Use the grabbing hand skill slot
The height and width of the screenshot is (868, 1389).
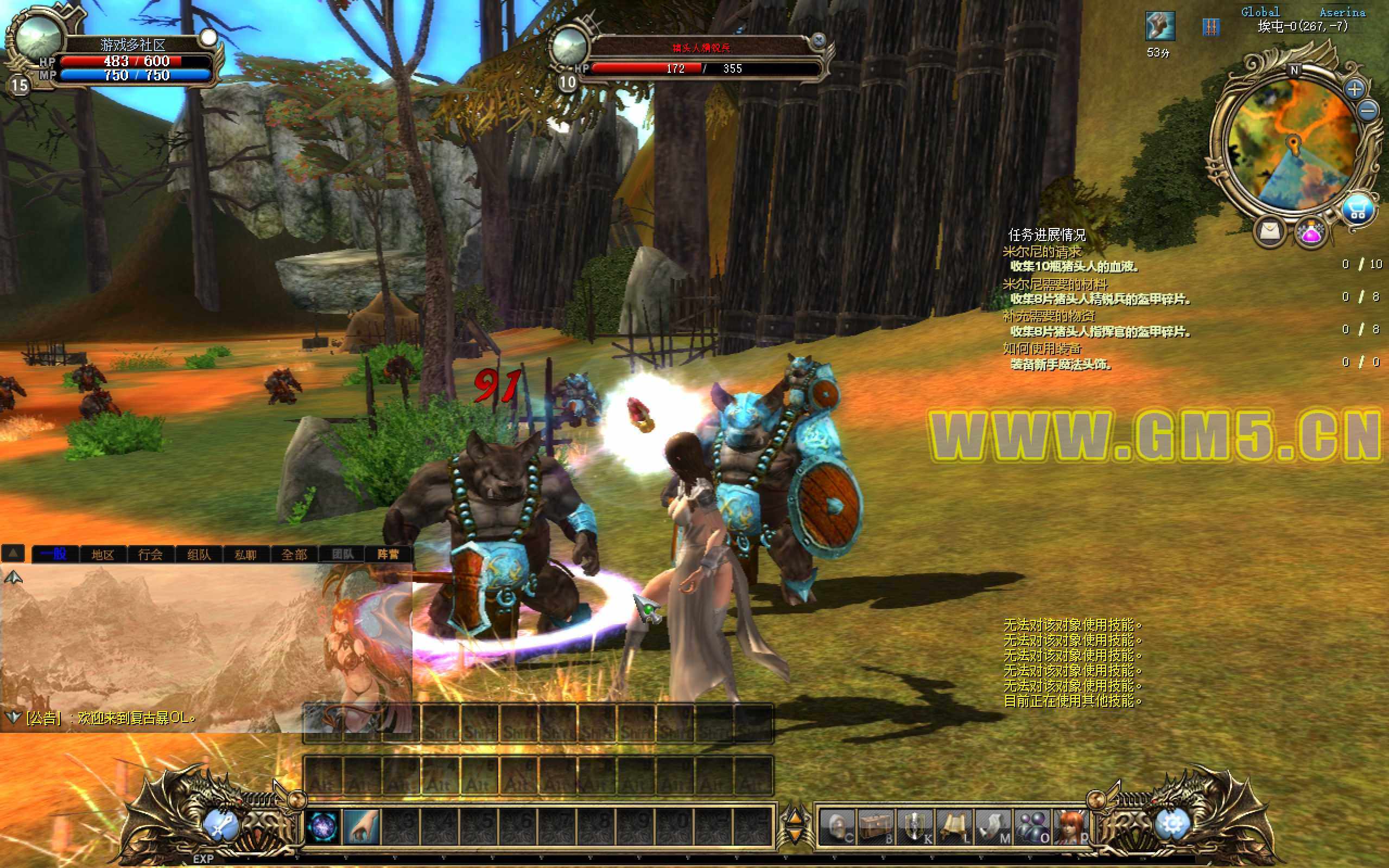point(361,827)
